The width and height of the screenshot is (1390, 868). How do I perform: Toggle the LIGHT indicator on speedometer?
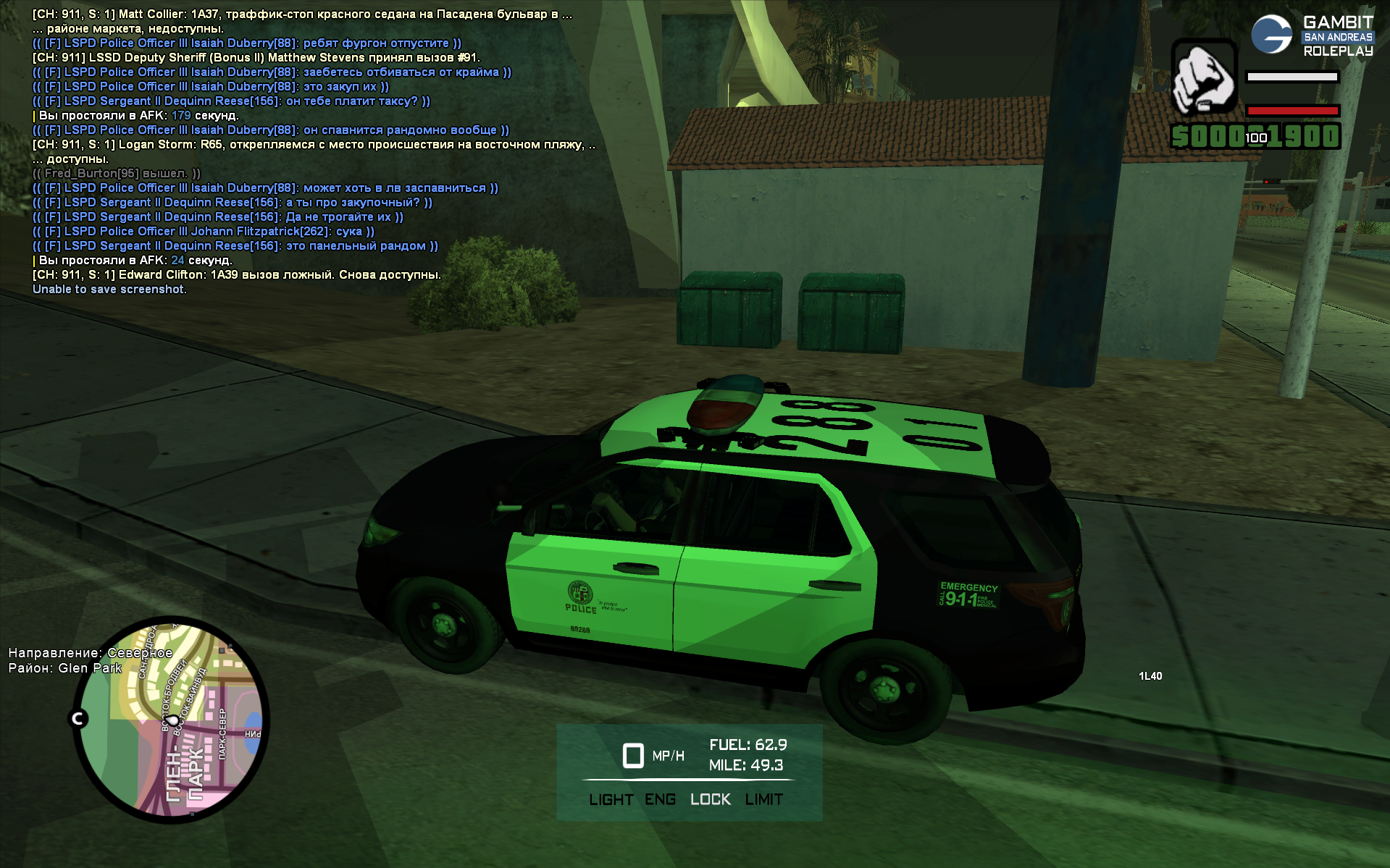pos(611,799)
